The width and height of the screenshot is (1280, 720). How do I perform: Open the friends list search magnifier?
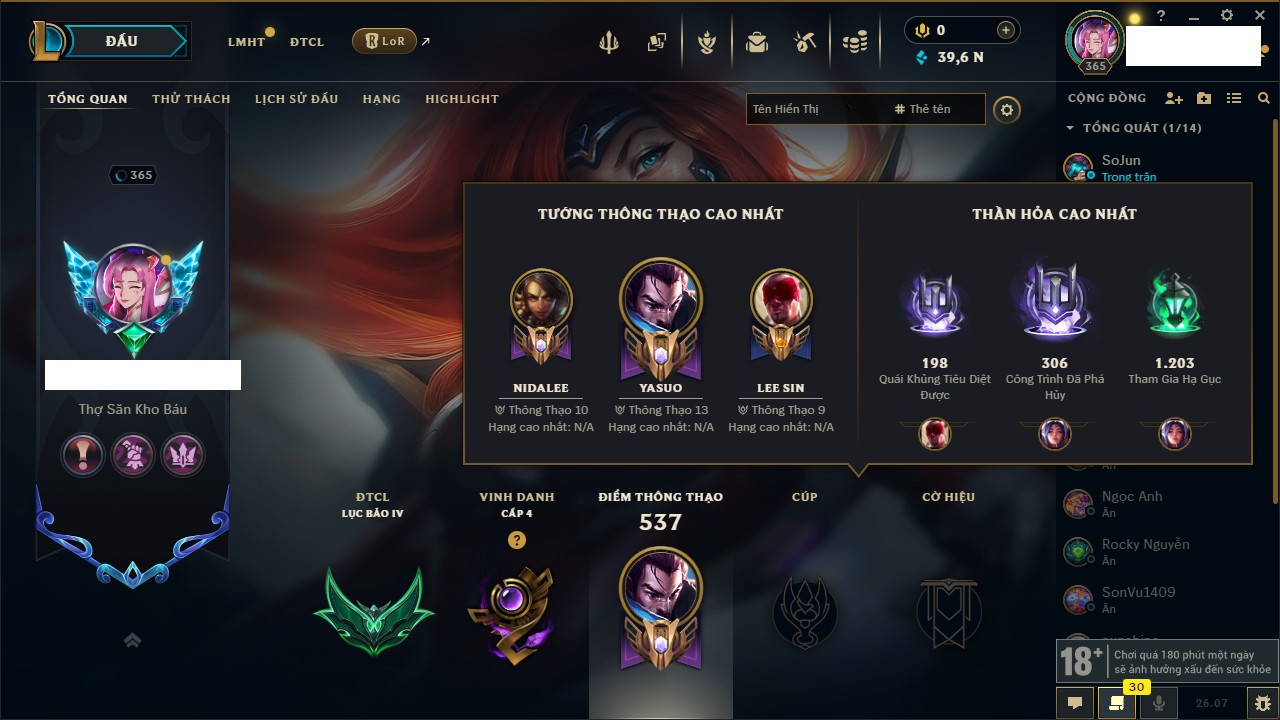1264,98
